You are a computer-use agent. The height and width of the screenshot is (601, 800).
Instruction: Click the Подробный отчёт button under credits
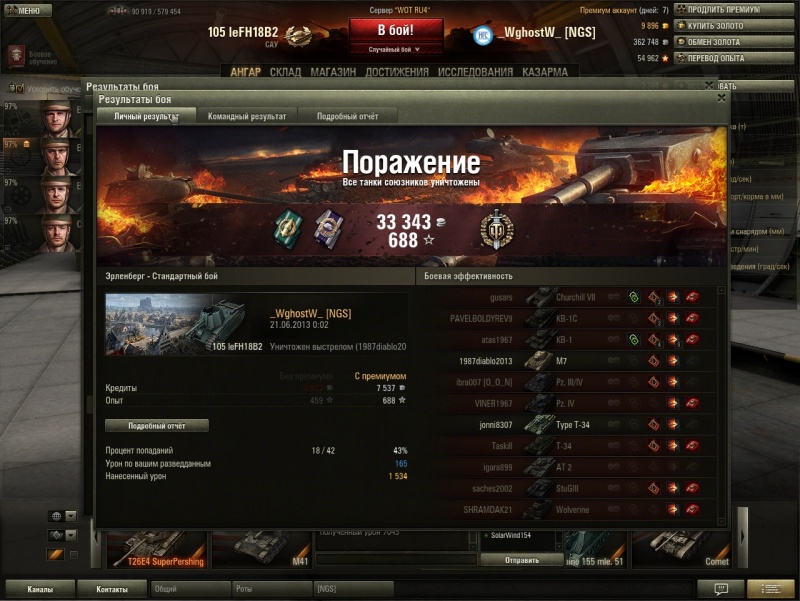(x=157, y=425)
